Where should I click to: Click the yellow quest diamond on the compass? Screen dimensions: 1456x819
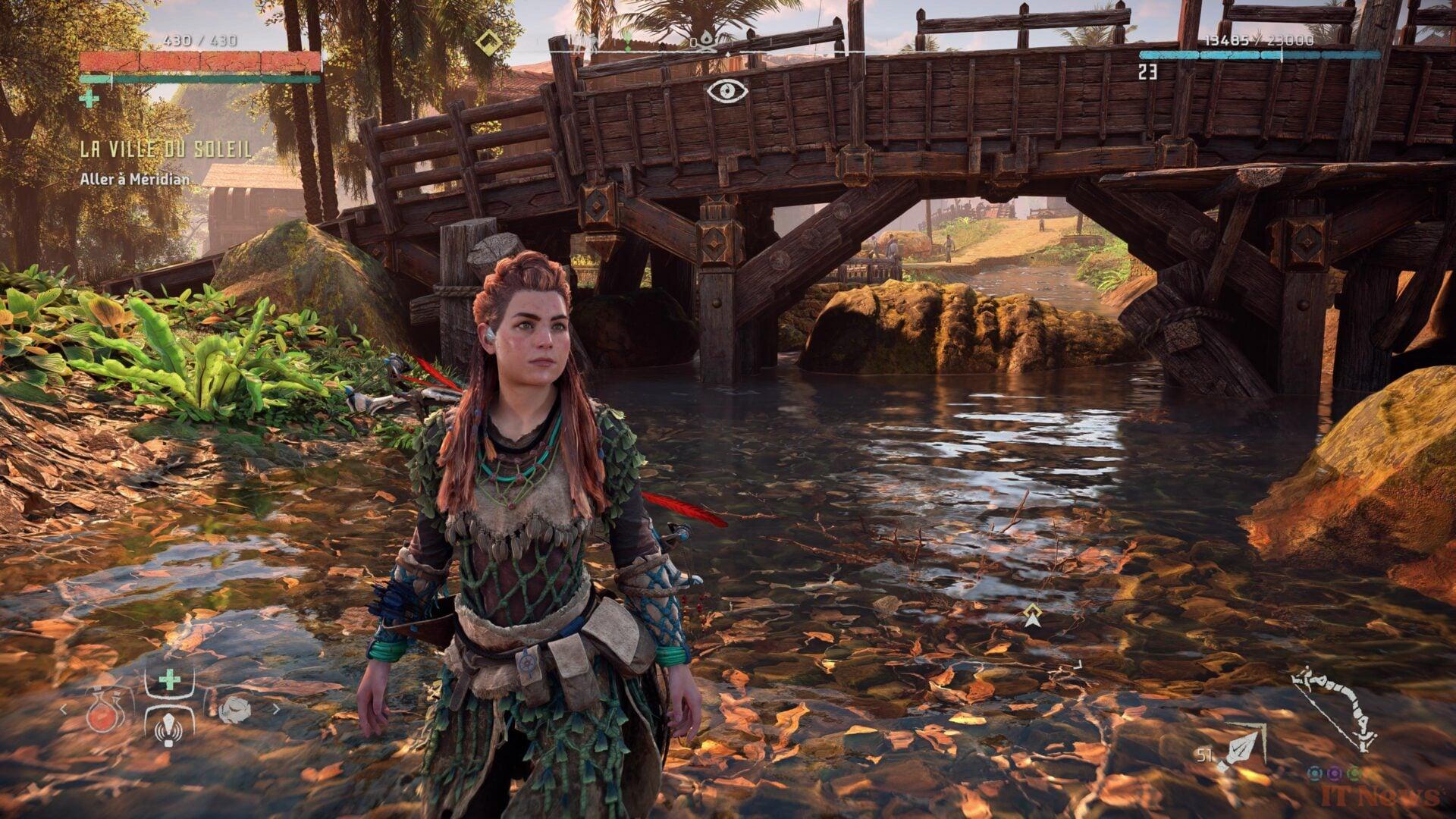click(x=488, y=40)
